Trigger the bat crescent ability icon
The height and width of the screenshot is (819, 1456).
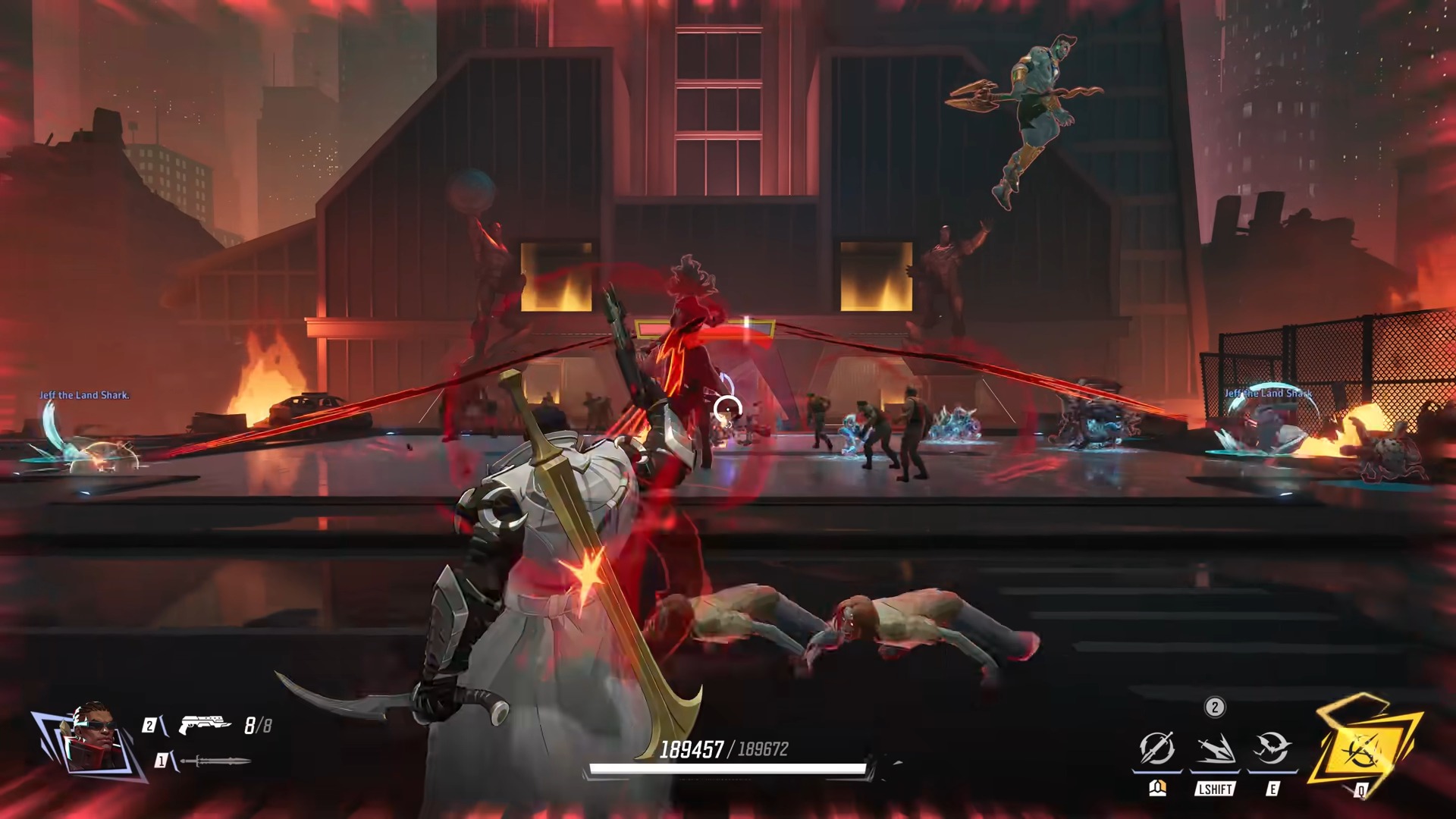[1272, 749]
